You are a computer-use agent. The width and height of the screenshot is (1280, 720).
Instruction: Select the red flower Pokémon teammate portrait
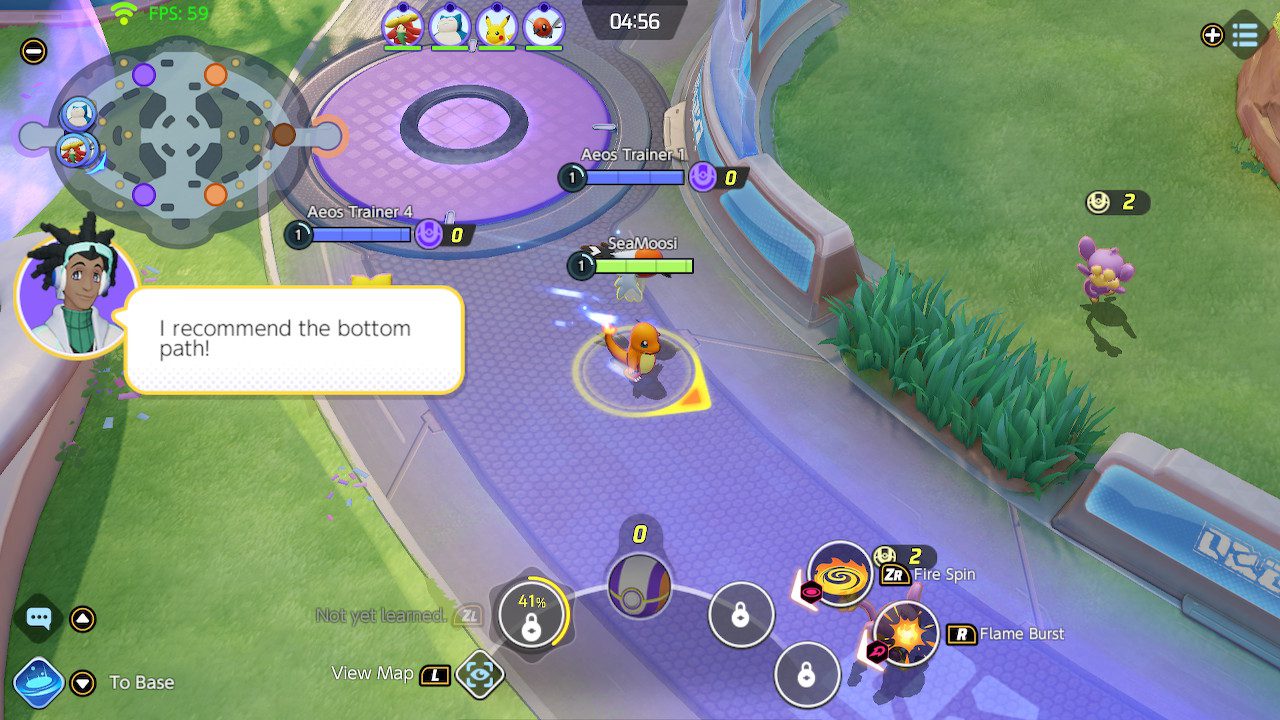[x=403, y=27]
